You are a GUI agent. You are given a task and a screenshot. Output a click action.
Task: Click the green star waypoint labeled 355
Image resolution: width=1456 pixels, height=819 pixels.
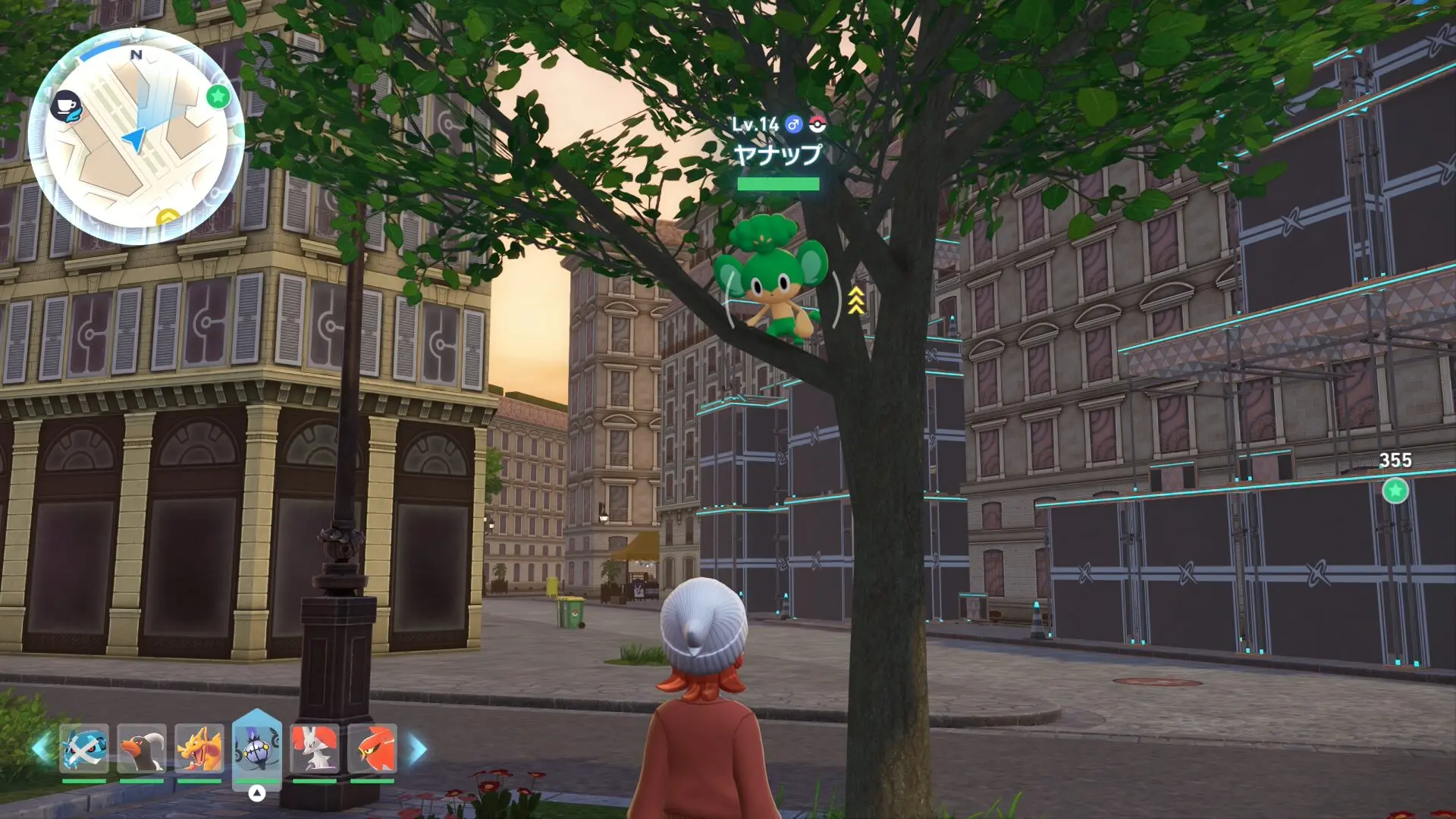coord(1395,491)
